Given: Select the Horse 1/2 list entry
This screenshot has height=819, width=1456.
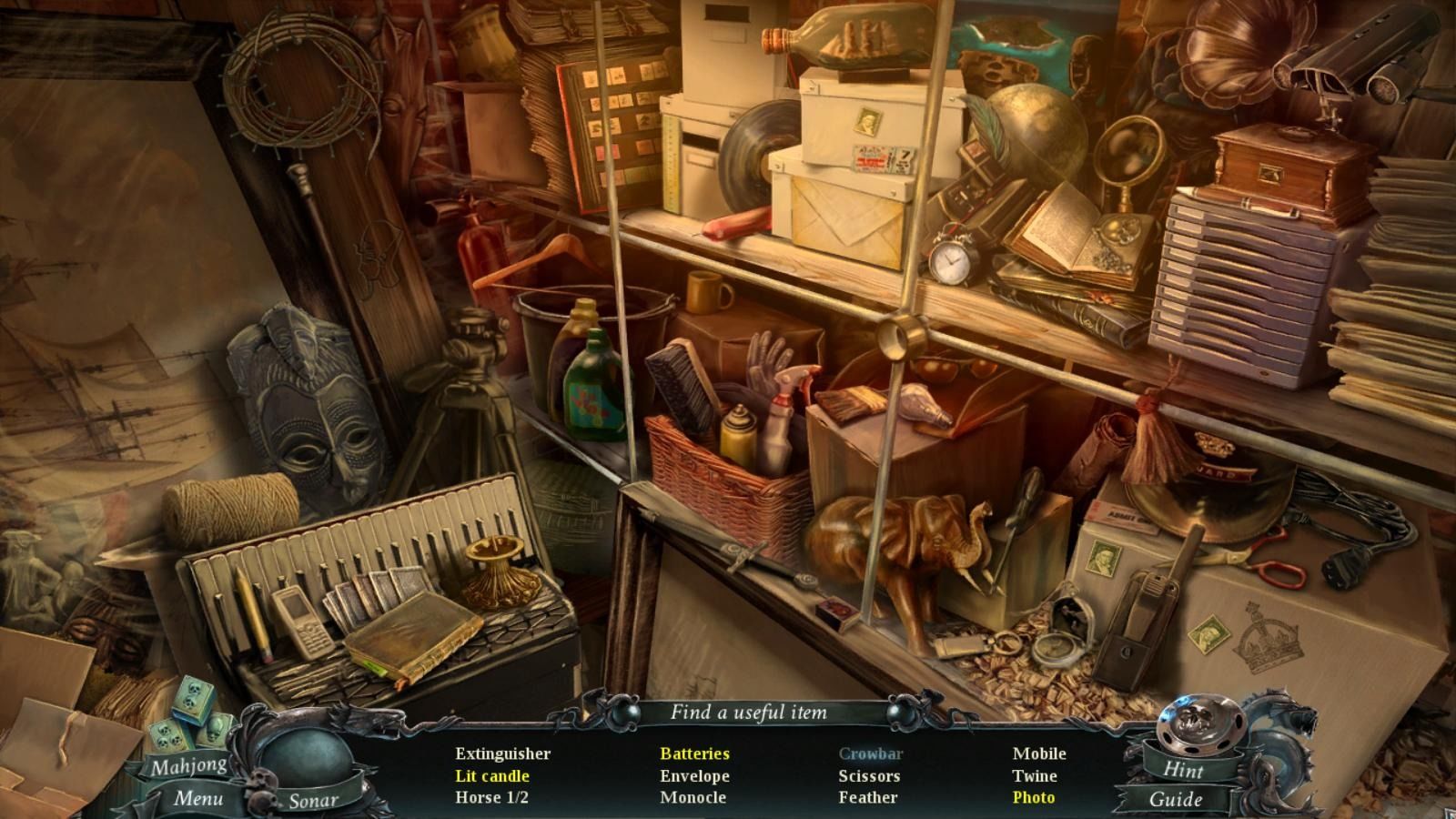Looking at the screenshot, I should (491, 797).
